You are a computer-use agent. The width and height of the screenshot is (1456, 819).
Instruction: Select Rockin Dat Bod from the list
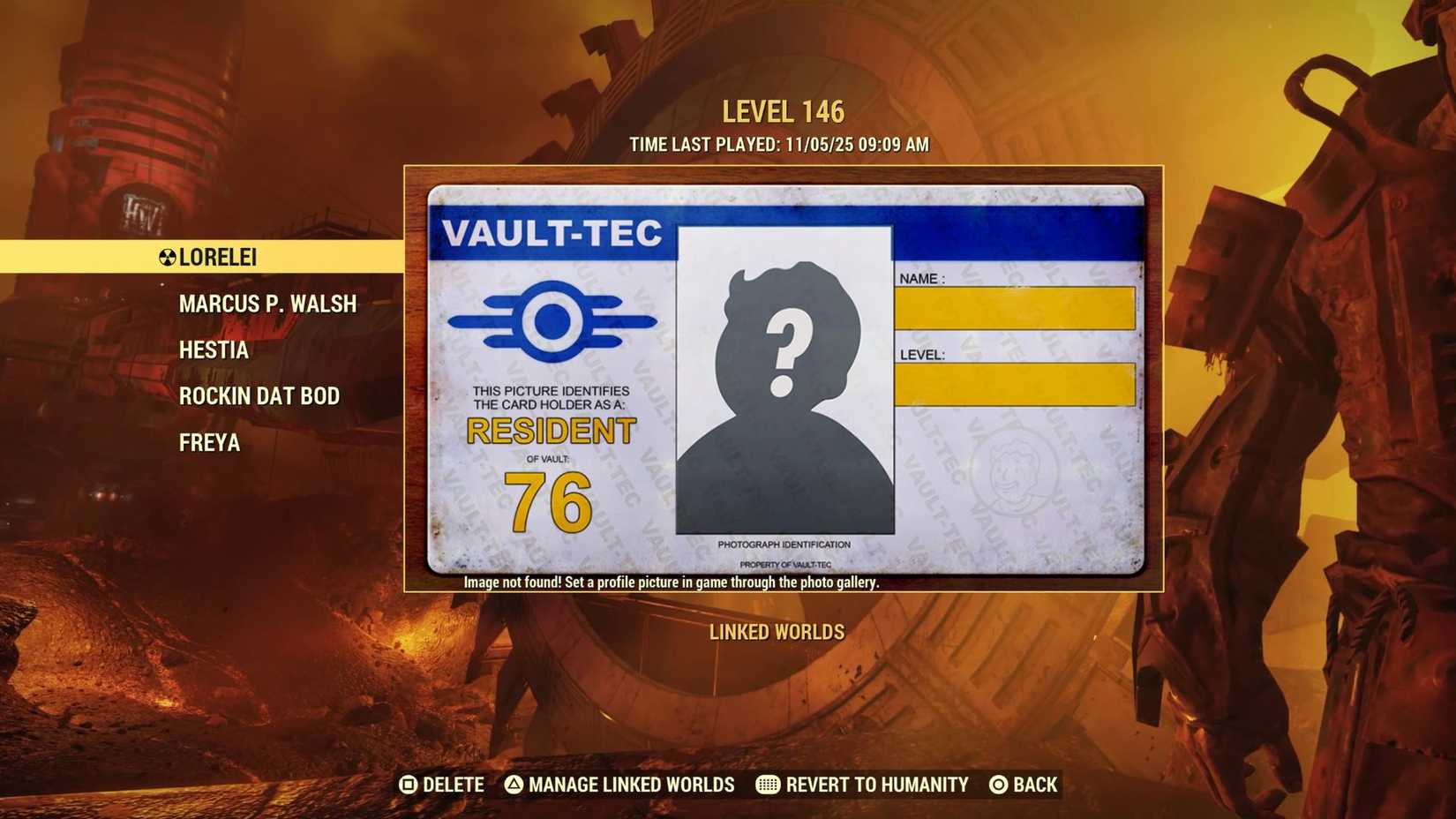coord(259,396)
